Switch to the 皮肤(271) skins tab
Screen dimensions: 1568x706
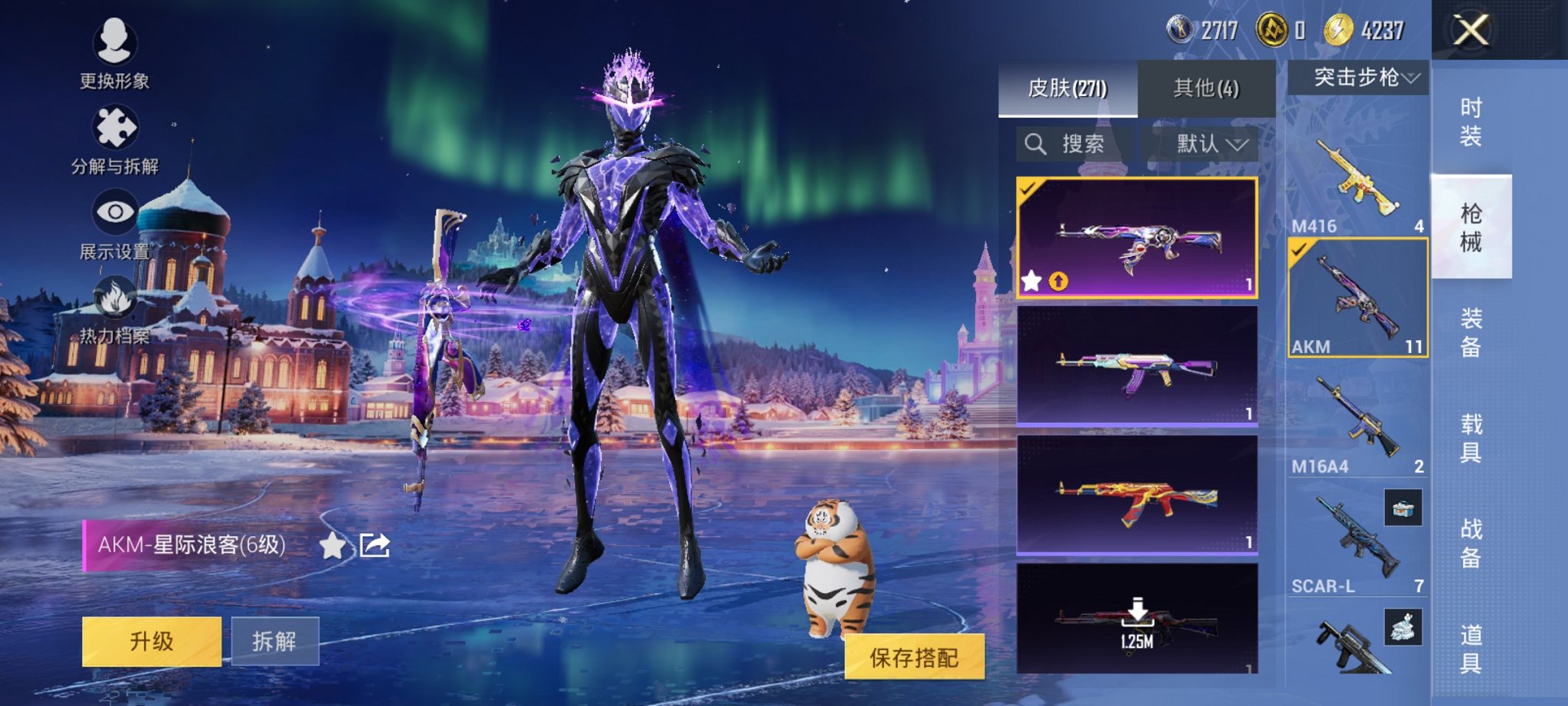[1067, 88]
